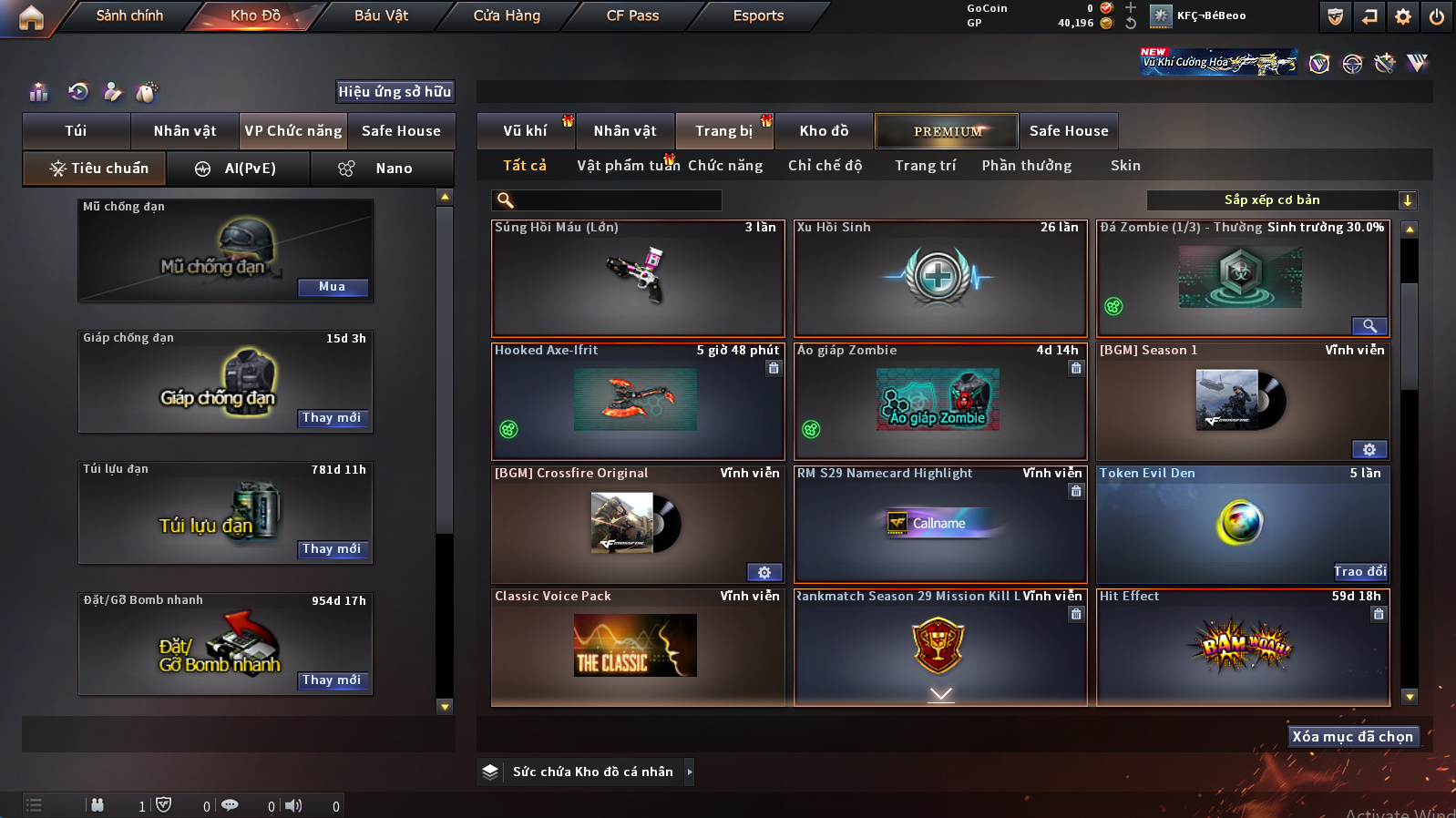Exchange the Token Evil Den with Trao đổi
Screen dimensions: 1456x818
1359,572
